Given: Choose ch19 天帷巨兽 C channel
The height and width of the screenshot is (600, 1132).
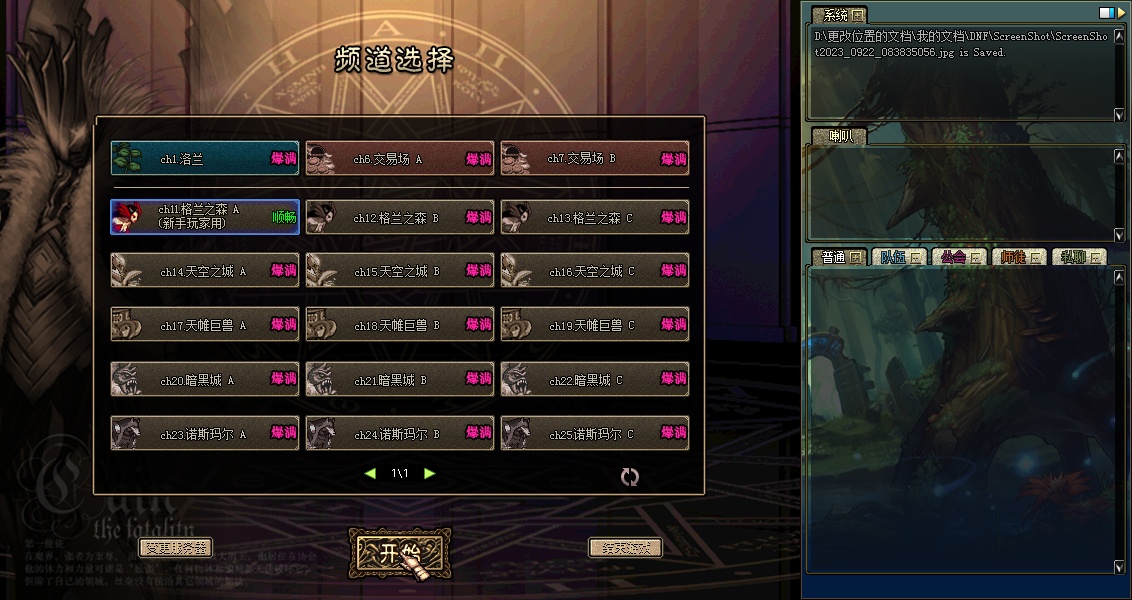Looking at the screenshot, I should (594, 325).
